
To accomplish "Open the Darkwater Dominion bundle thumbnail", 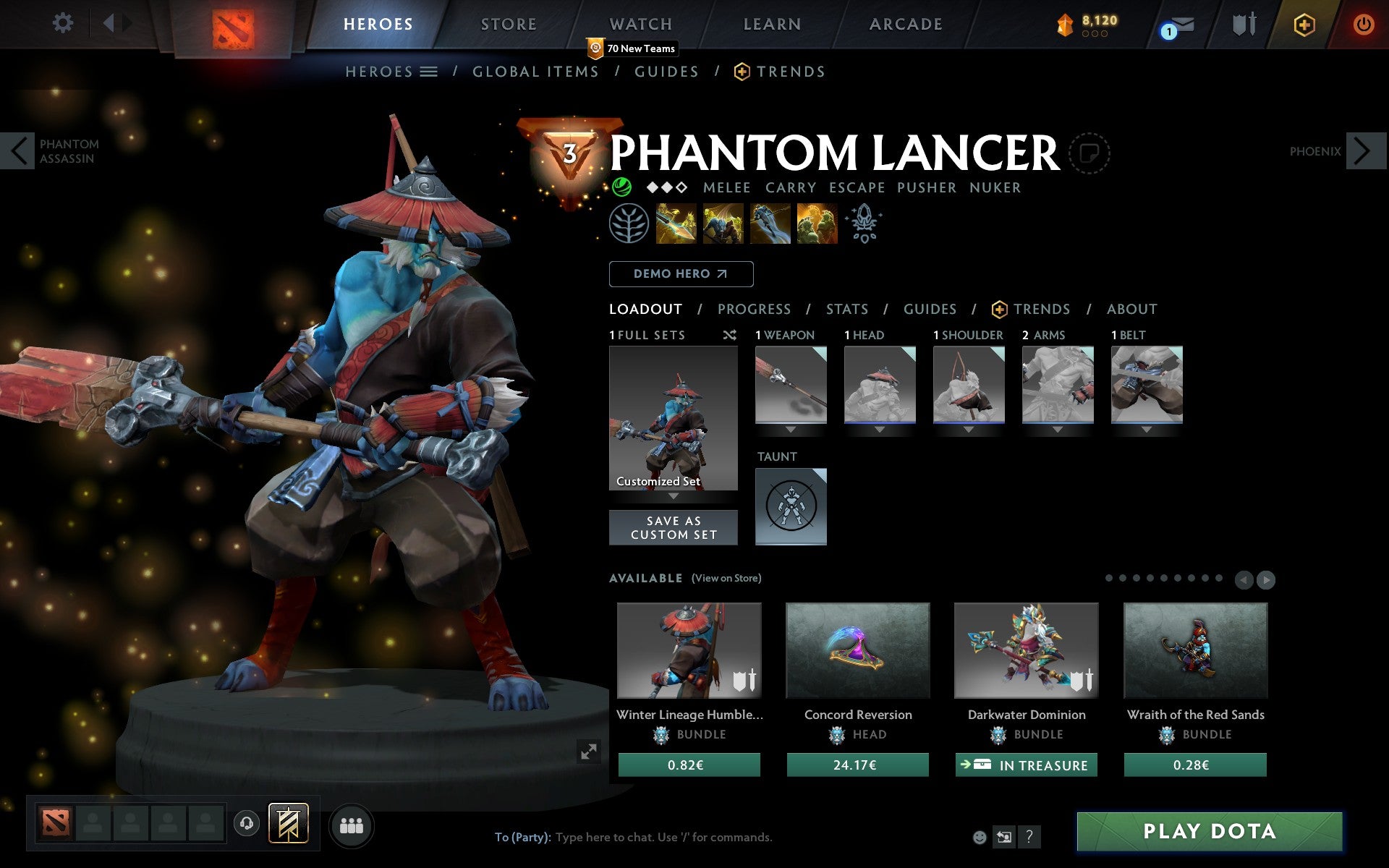I will (x=1027, y=650).
